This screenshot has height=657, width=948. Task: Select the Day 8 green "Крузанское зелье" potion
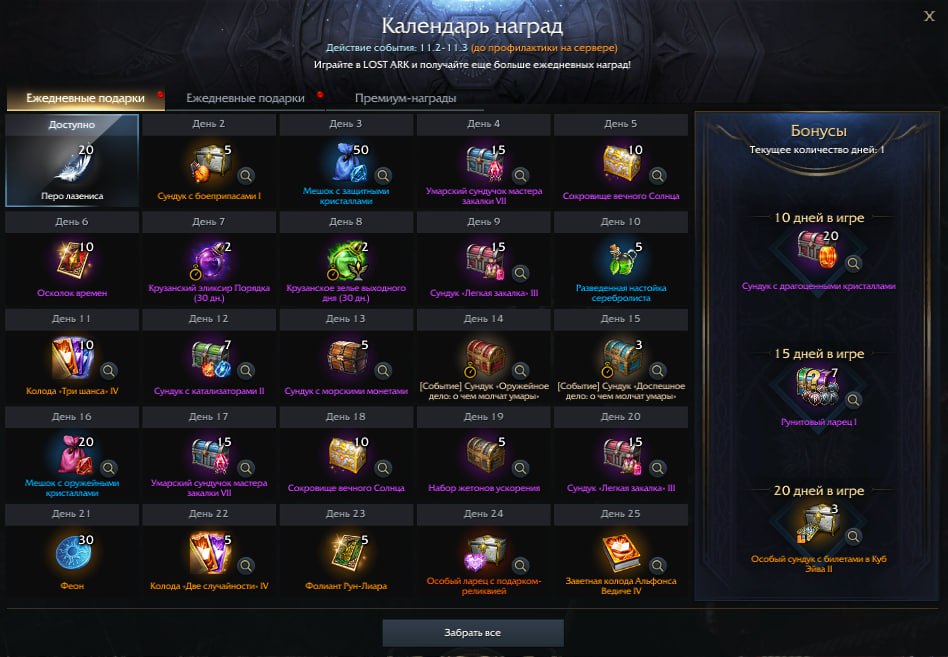[x=346, y=258]
